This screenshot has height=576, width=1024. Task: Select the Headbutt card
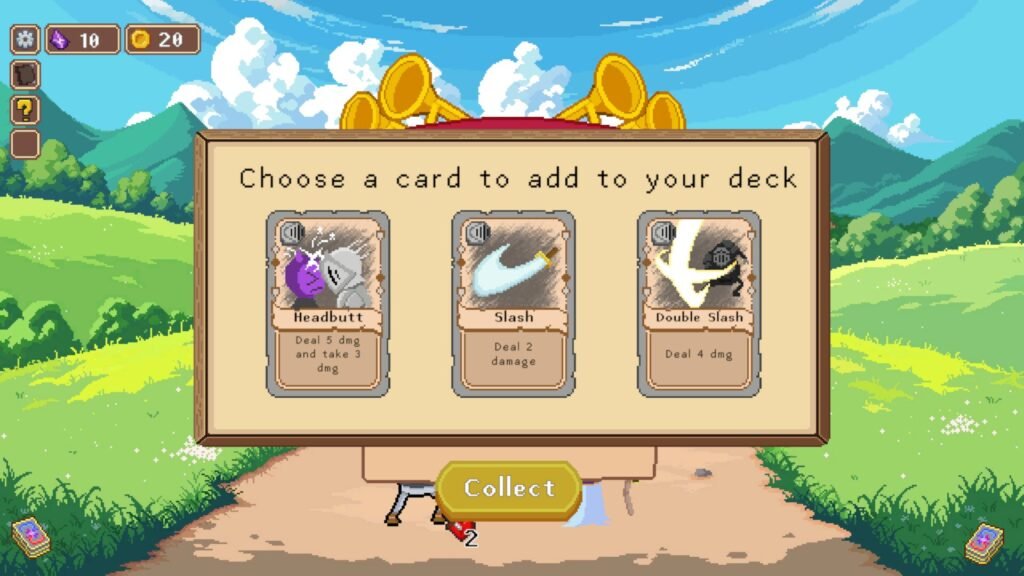pos(328,303)
